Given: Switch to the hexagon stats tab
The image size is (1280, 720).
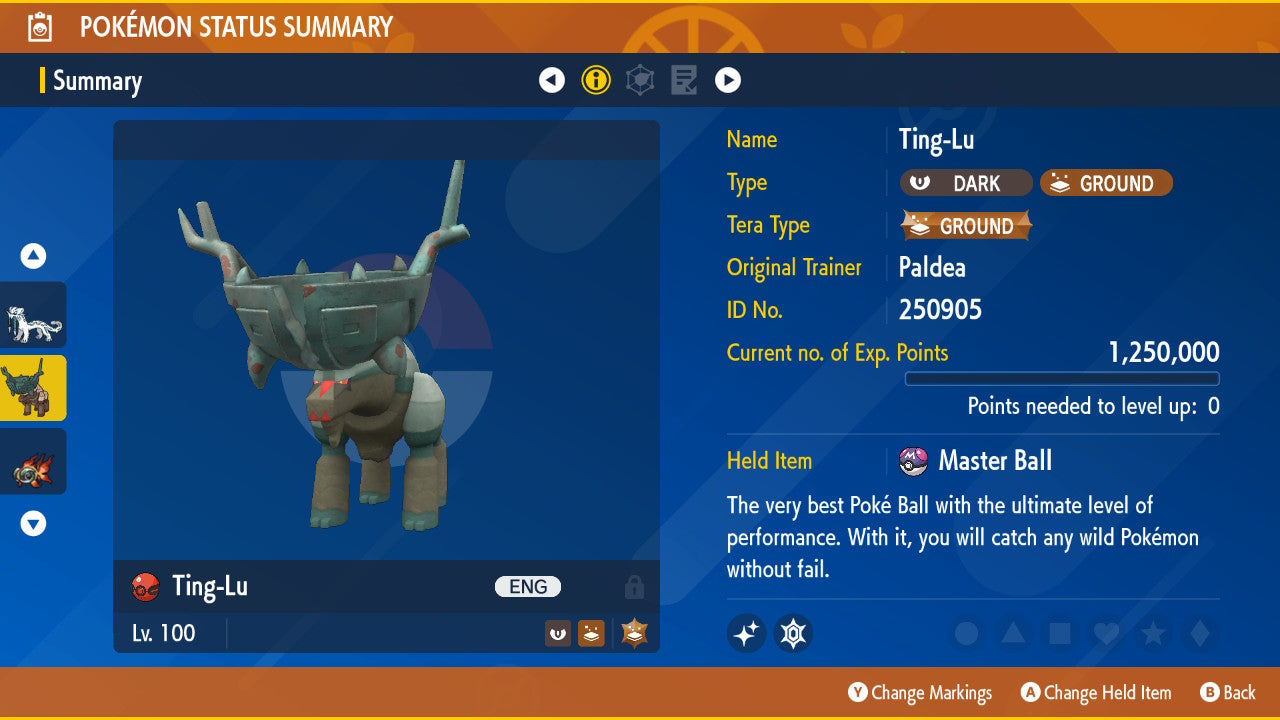Looking at the screenshot, I should pos(640,80).
